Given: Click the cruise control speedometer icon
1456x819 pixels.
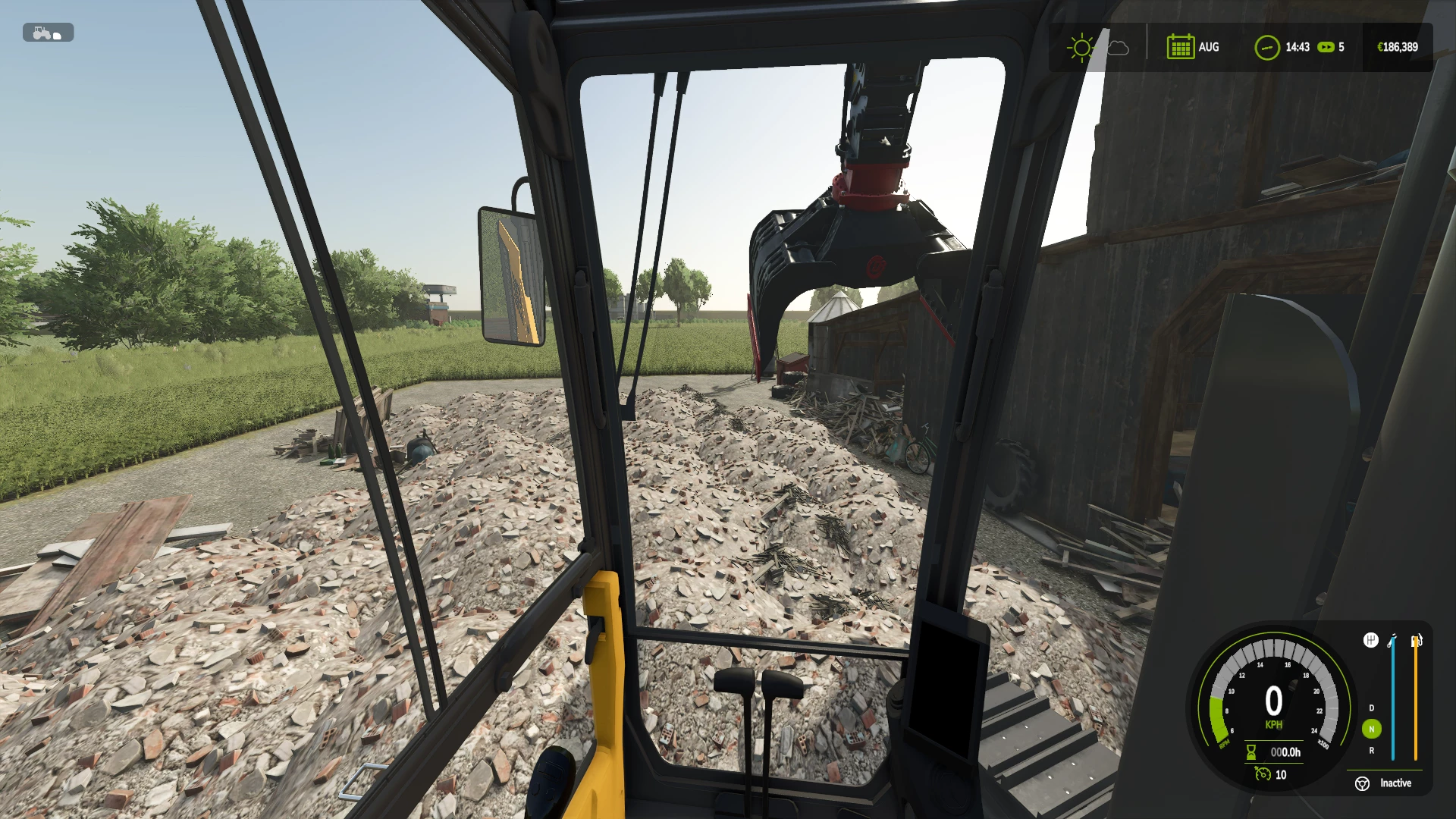Looking at the screenshot, I should click(x=1263, y=774).
